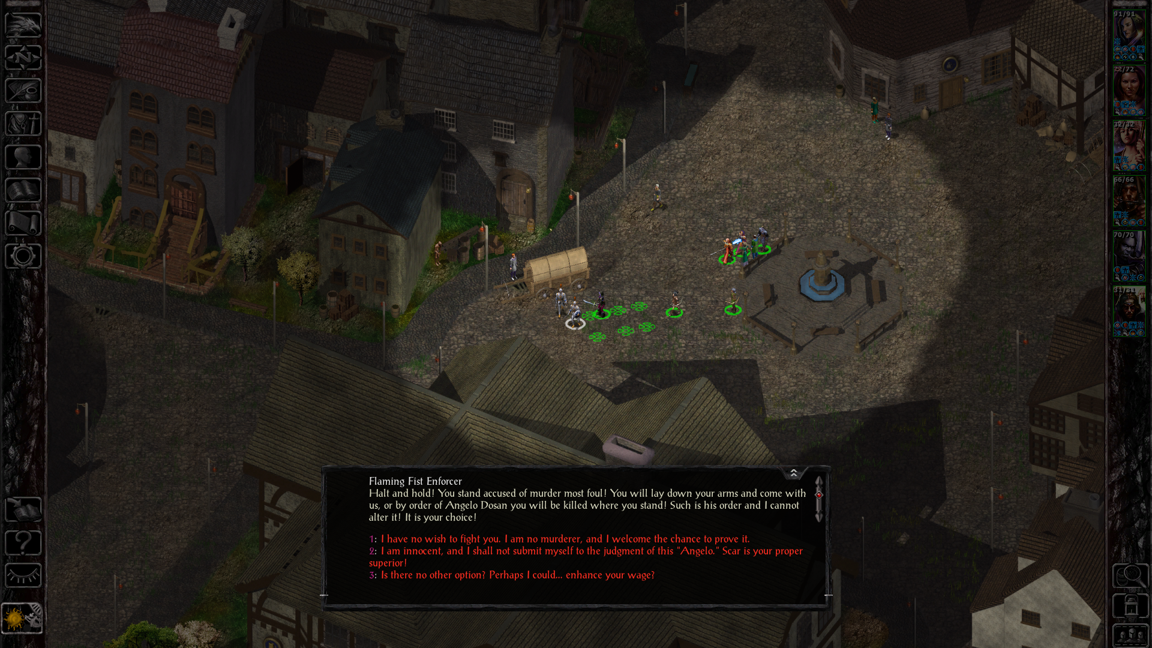The height and width of the screenshot is (648, 1152).
Task: Click the select-all party figures icon
Action: point(1131,634)
